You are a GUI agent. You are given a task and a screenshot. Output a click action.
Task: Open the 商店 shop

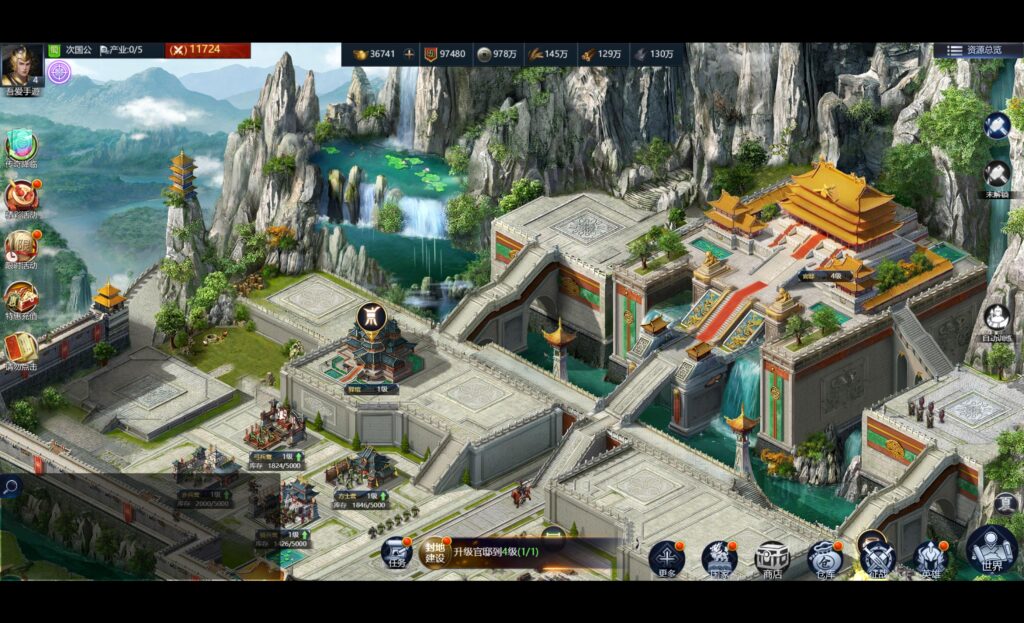pos(771,558)
